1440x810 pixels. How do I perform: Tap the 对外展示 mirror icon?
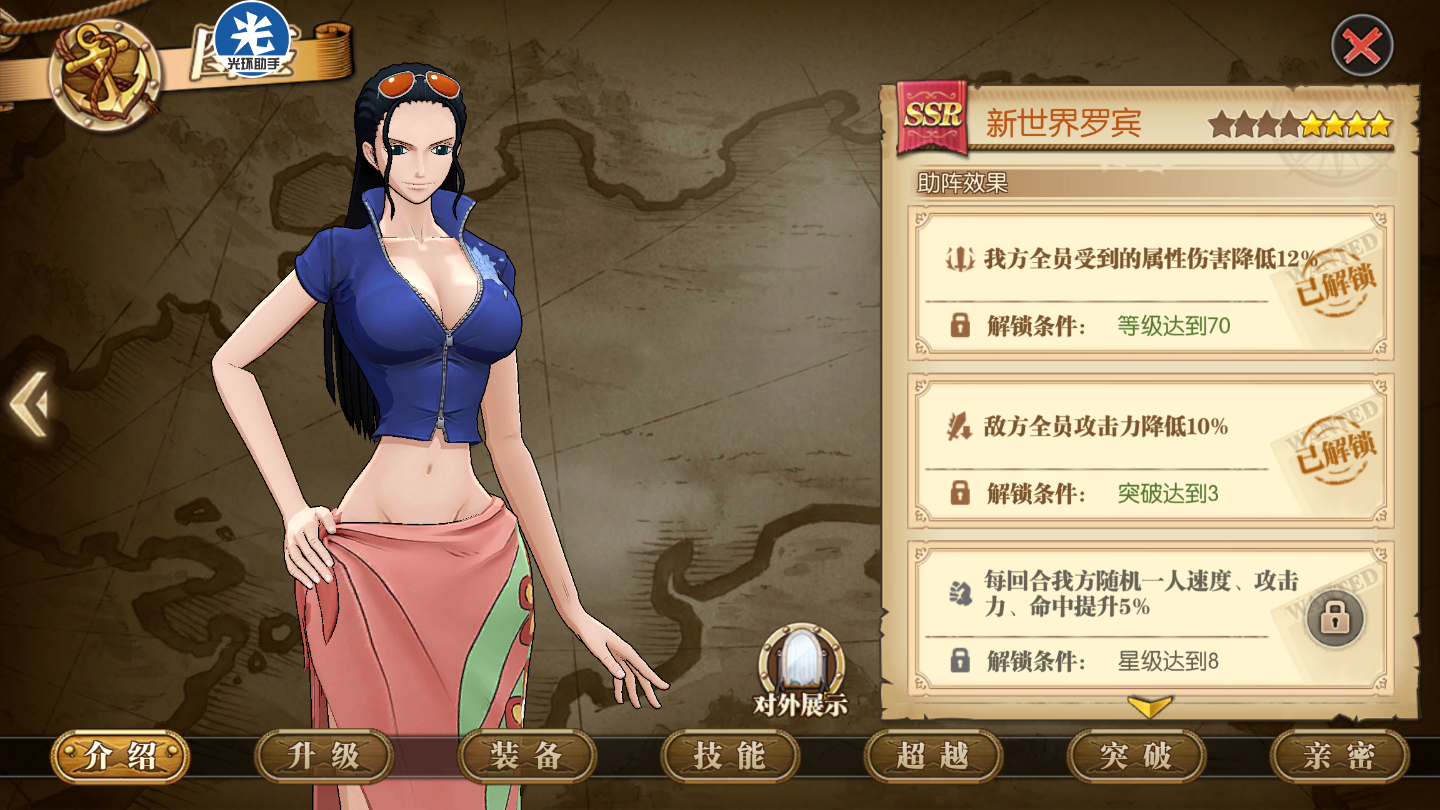click(800, 663)
